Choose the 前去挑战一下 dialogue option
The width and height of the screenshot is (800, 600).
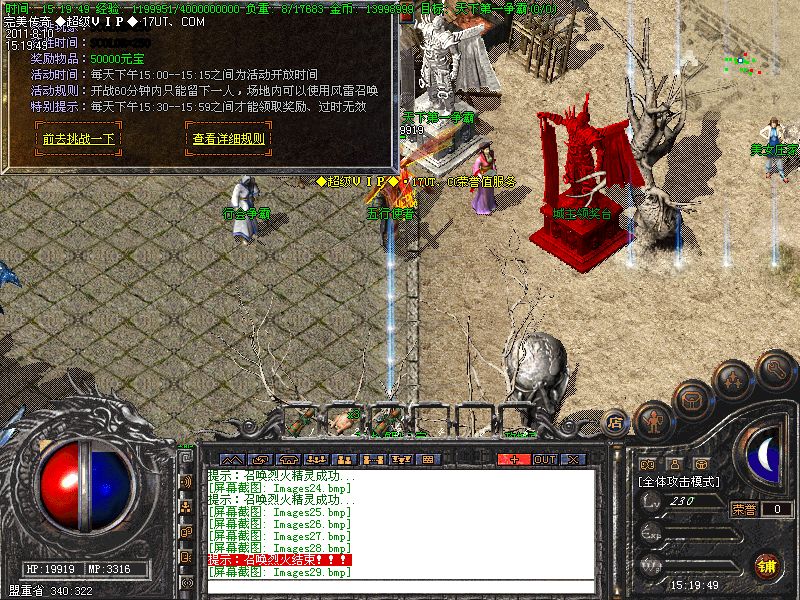coord(79,139)
